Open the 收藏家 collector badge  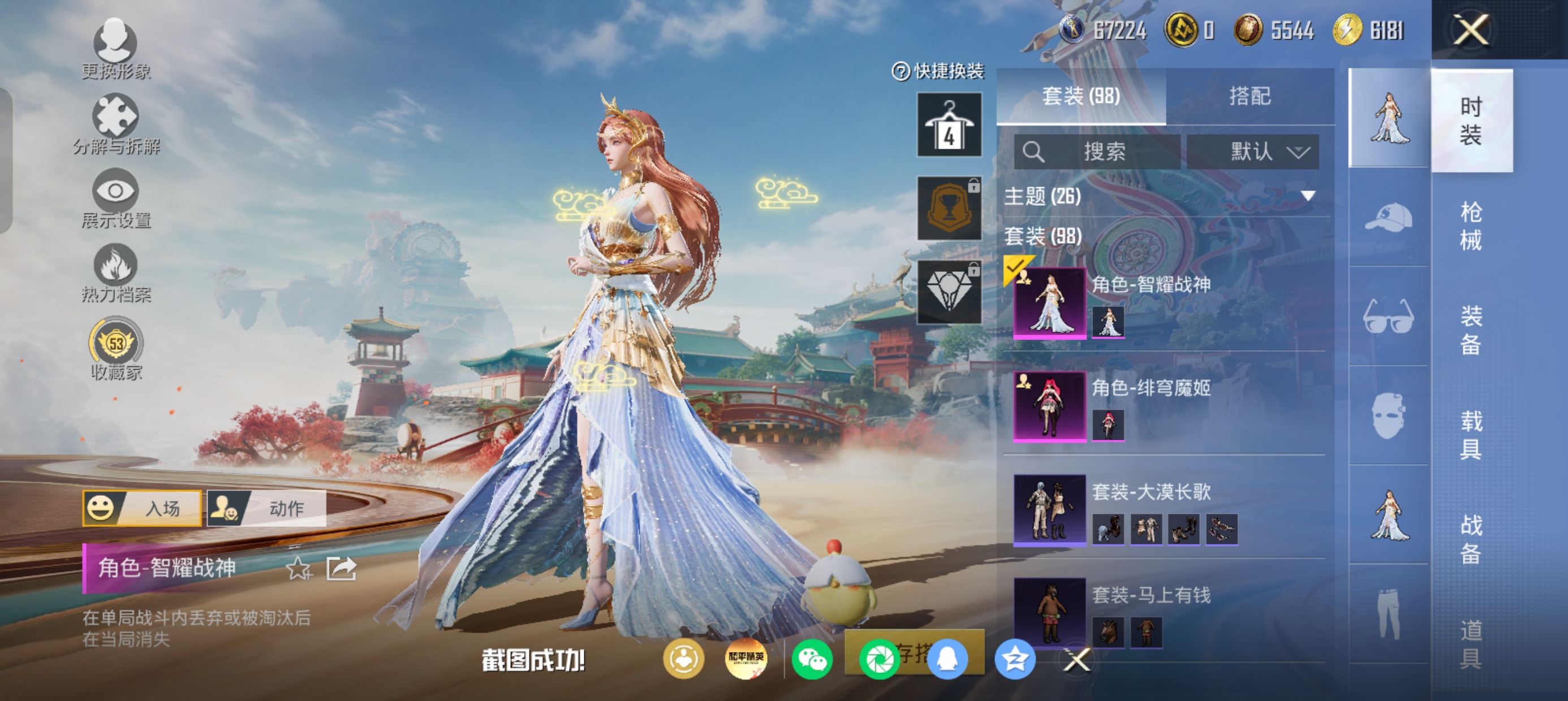point(115,348)
